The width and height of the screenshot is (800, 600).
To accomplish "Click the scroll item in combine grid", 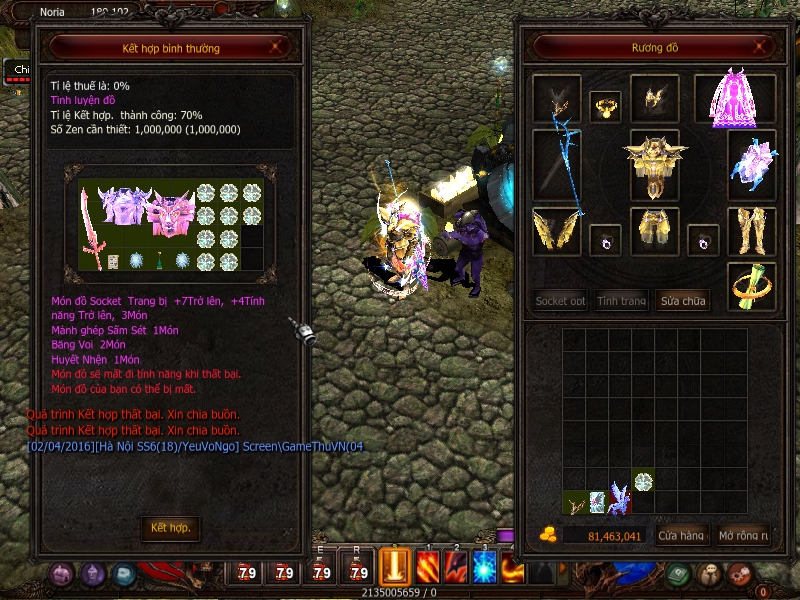I will point(113,261).
